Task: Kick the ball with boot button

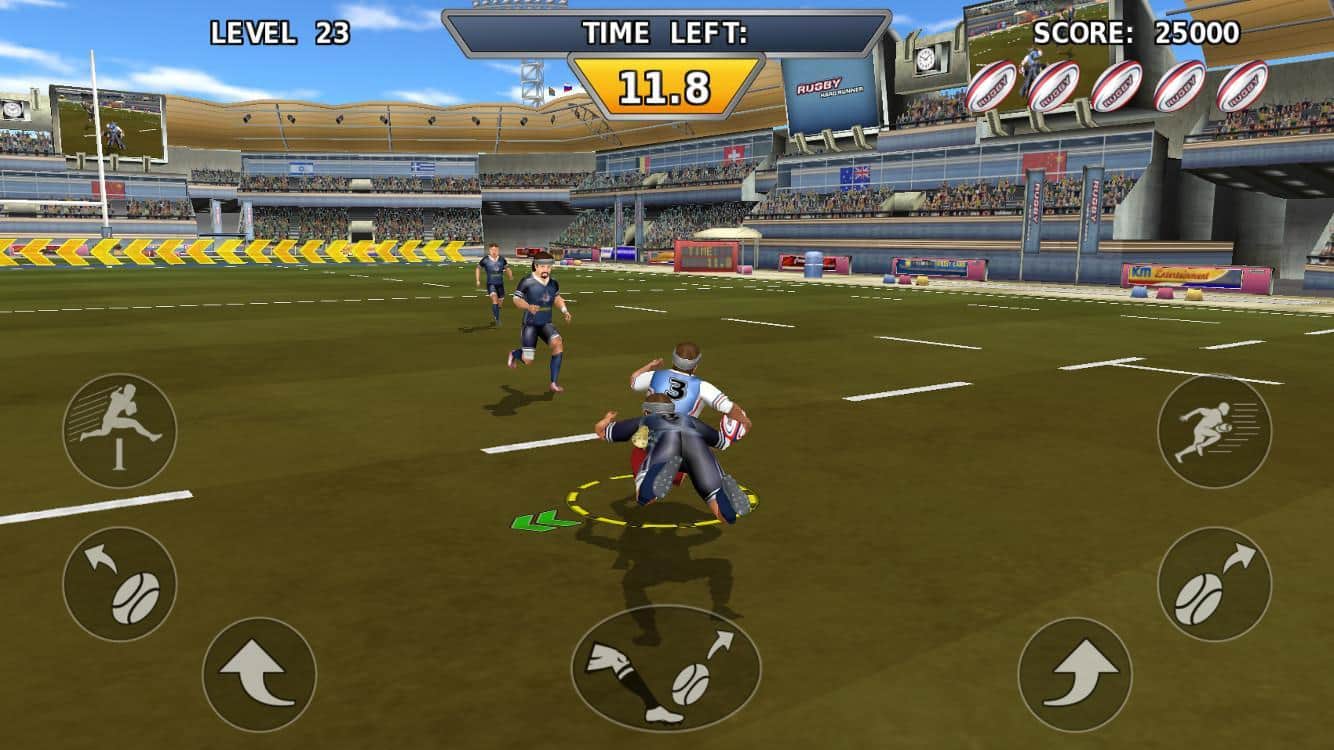Action: [x=665, y=668]
